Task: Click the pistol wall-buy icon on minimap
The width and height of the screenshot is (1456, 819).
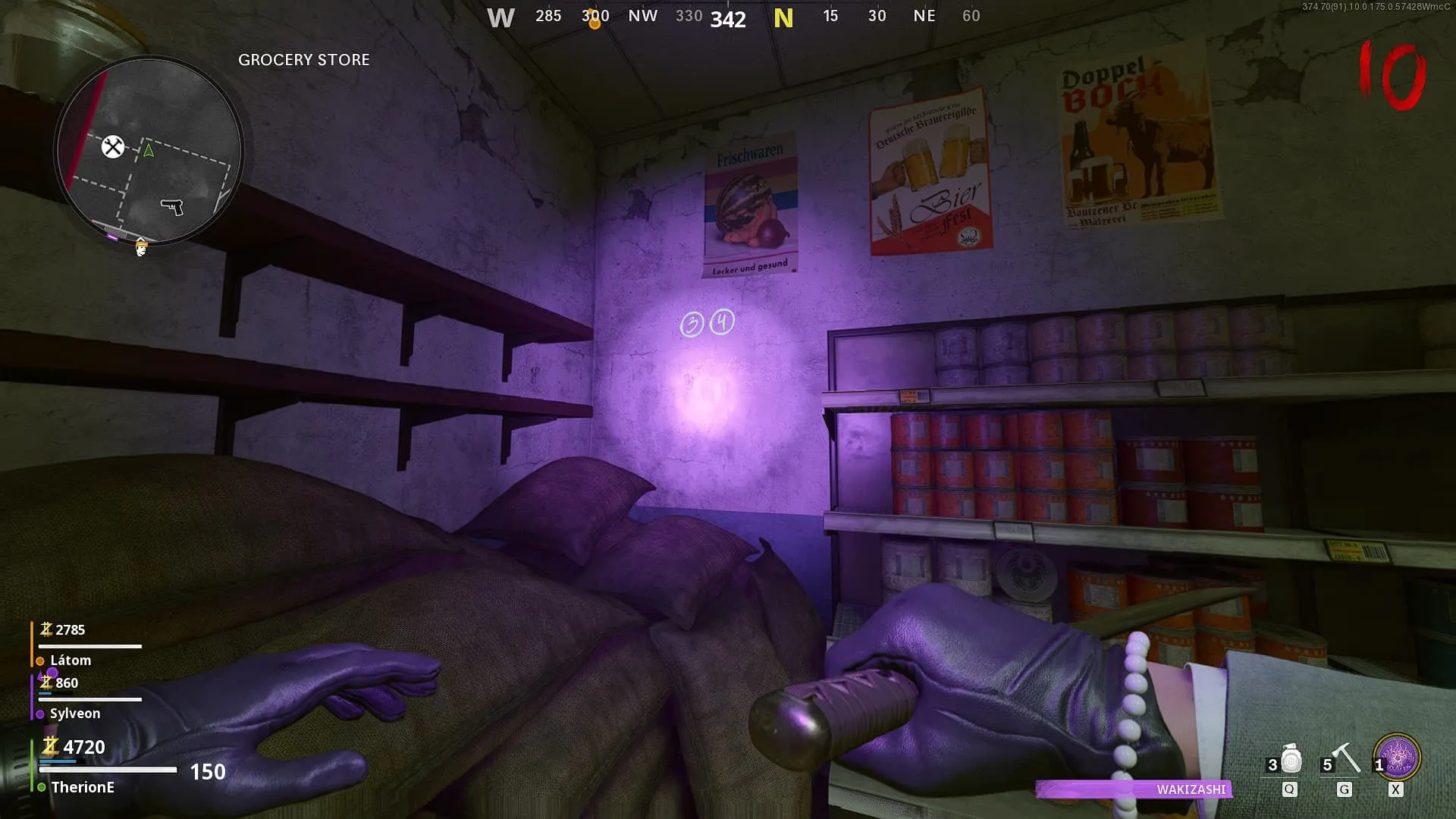Action: pos(172,206)
